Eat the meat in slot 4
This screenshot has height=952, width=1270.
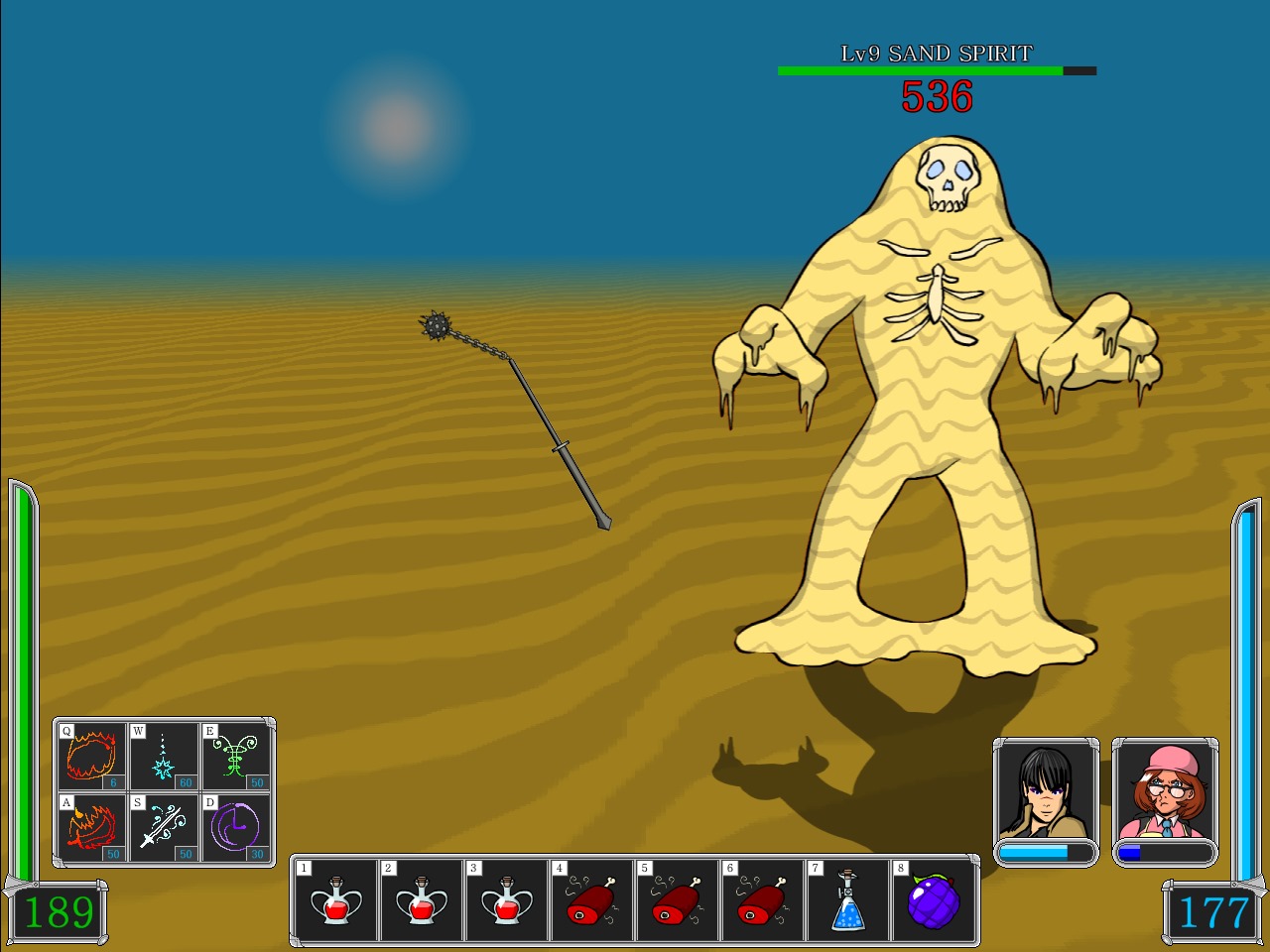591,900
